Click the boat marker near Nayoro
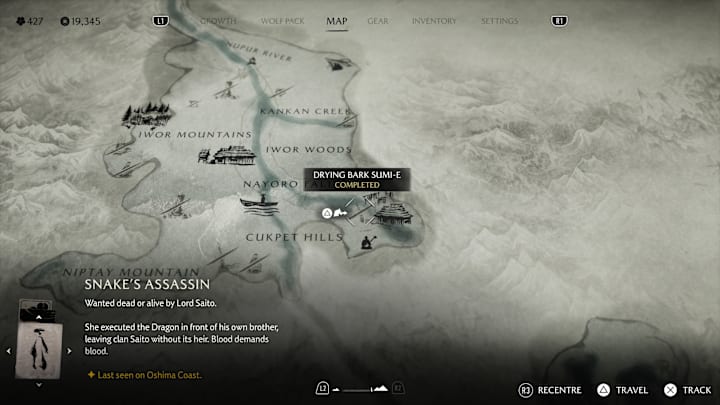The image size is (720, 405). click(x=259, y=204)
